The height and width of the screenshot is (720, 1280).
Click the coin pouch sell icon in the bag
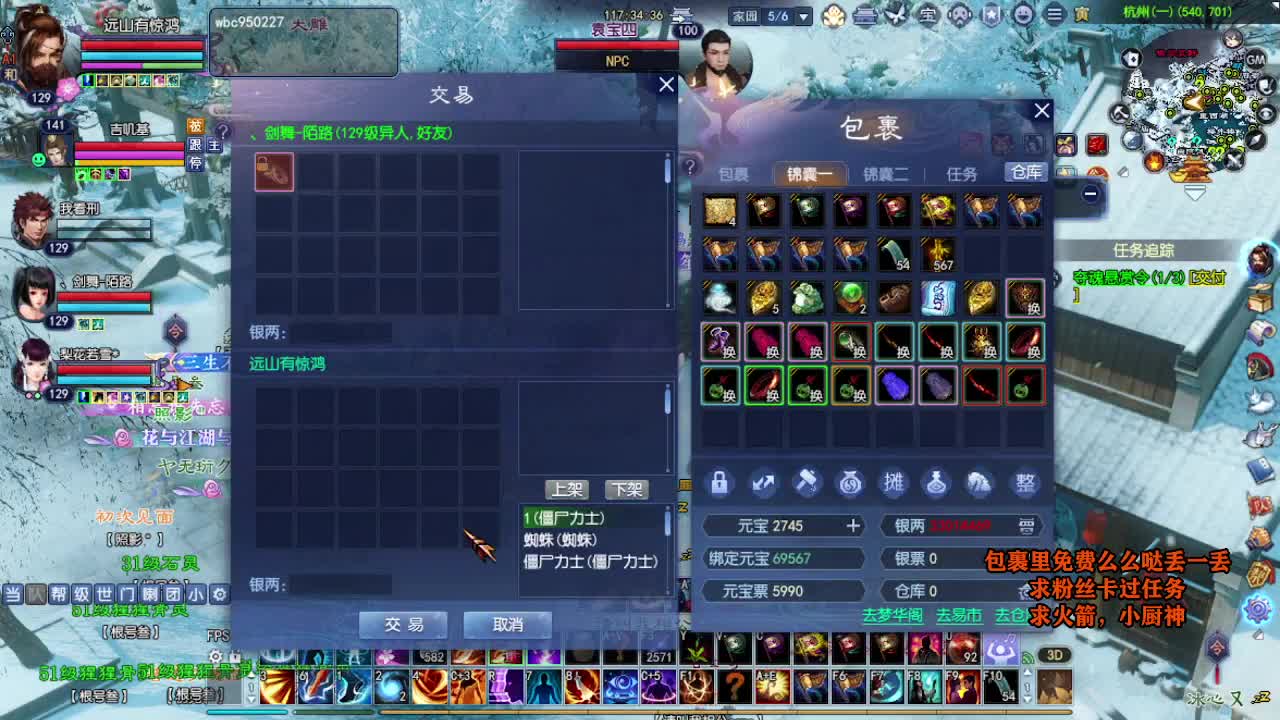[851, 483]
